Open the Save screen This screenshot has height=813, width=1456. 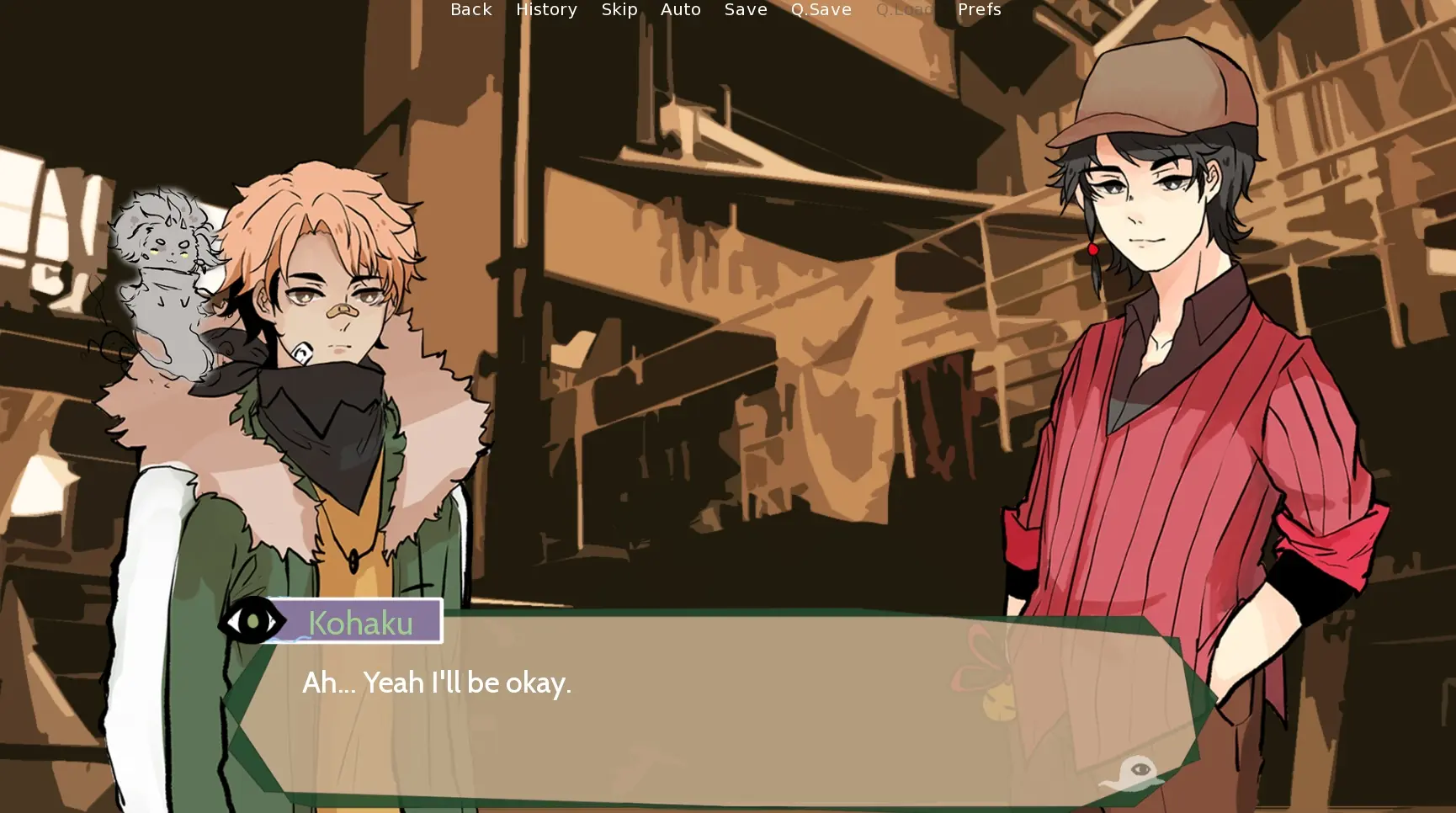pos(745,10)
